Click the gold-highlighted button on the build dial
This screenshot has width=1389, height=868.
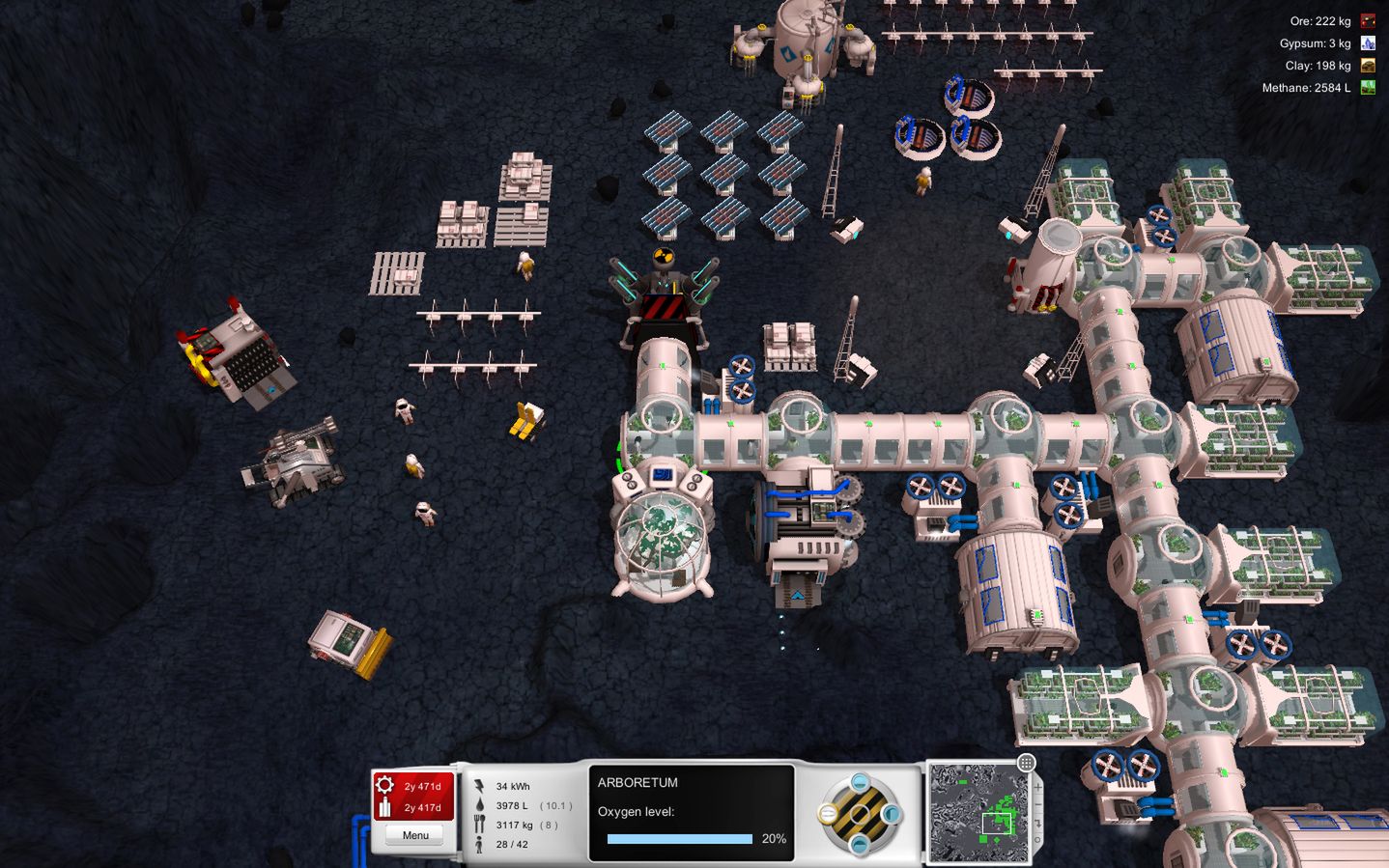point(828,815)
